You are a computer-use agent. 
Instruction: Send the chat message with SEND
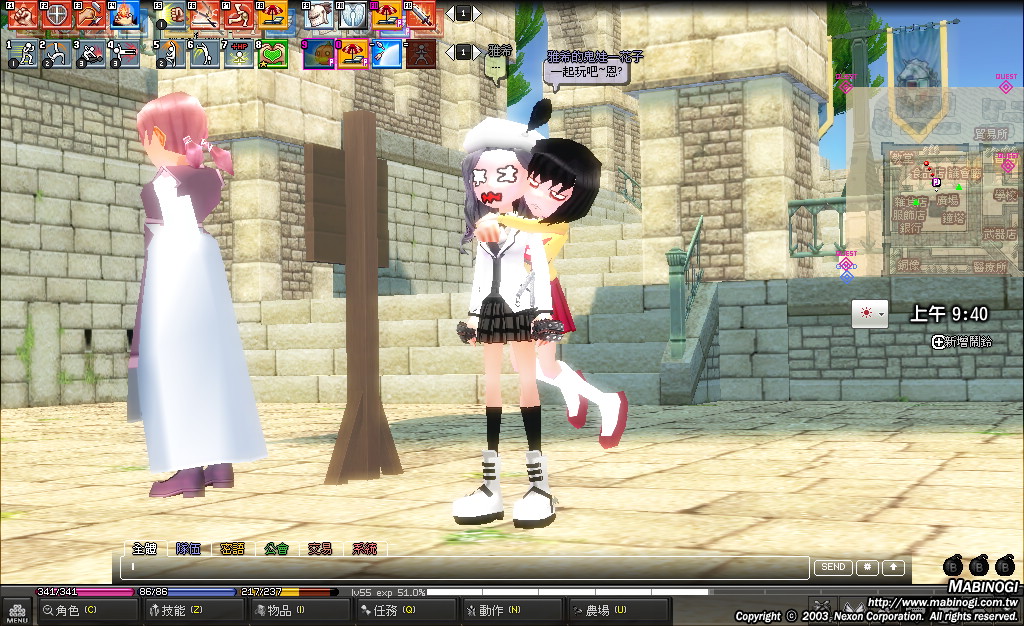pyautogui.click(x=833, y=567)
